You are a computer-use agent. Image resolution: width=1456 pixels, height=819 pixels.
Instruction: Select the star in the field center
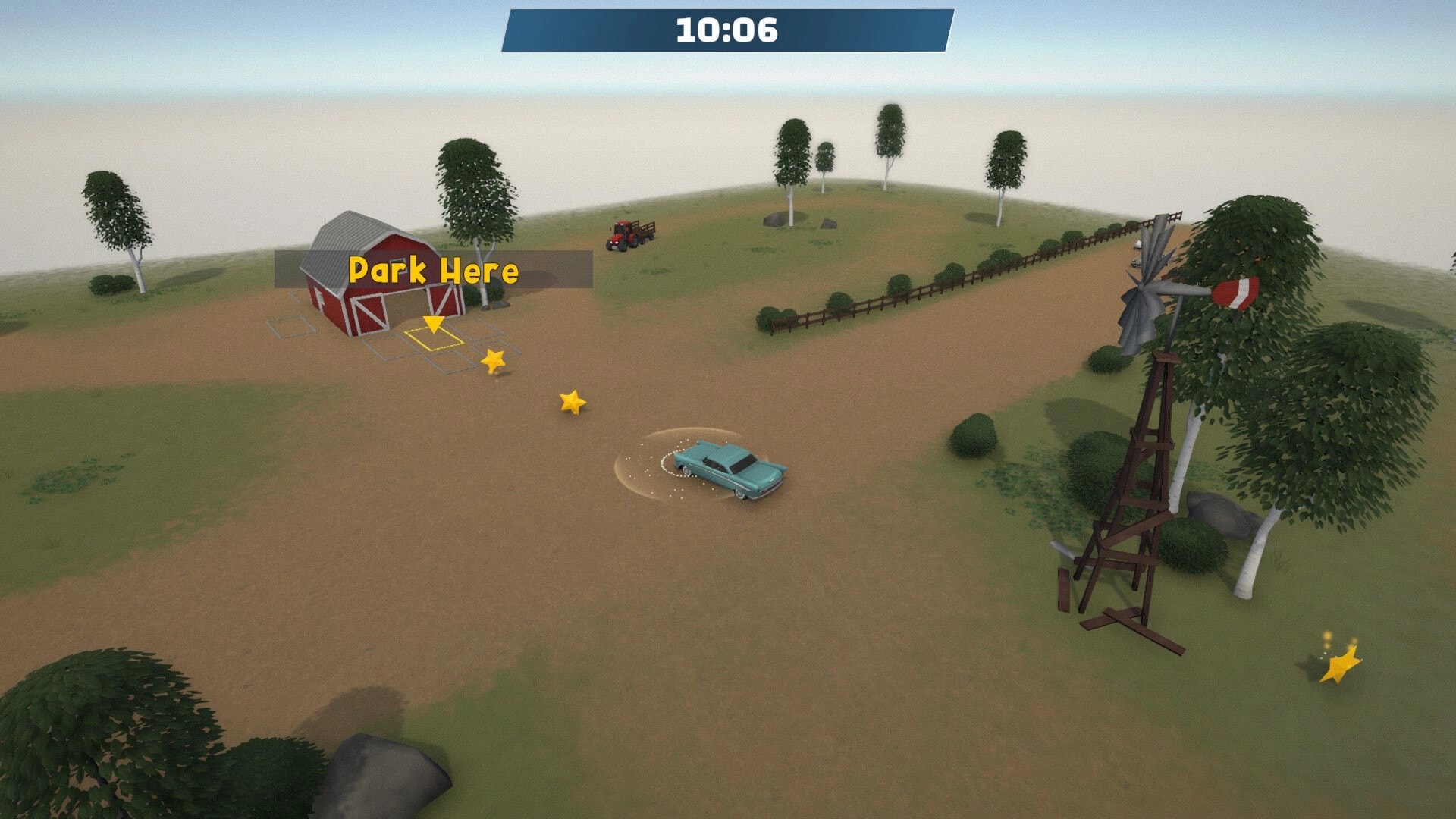coord(573,400)
